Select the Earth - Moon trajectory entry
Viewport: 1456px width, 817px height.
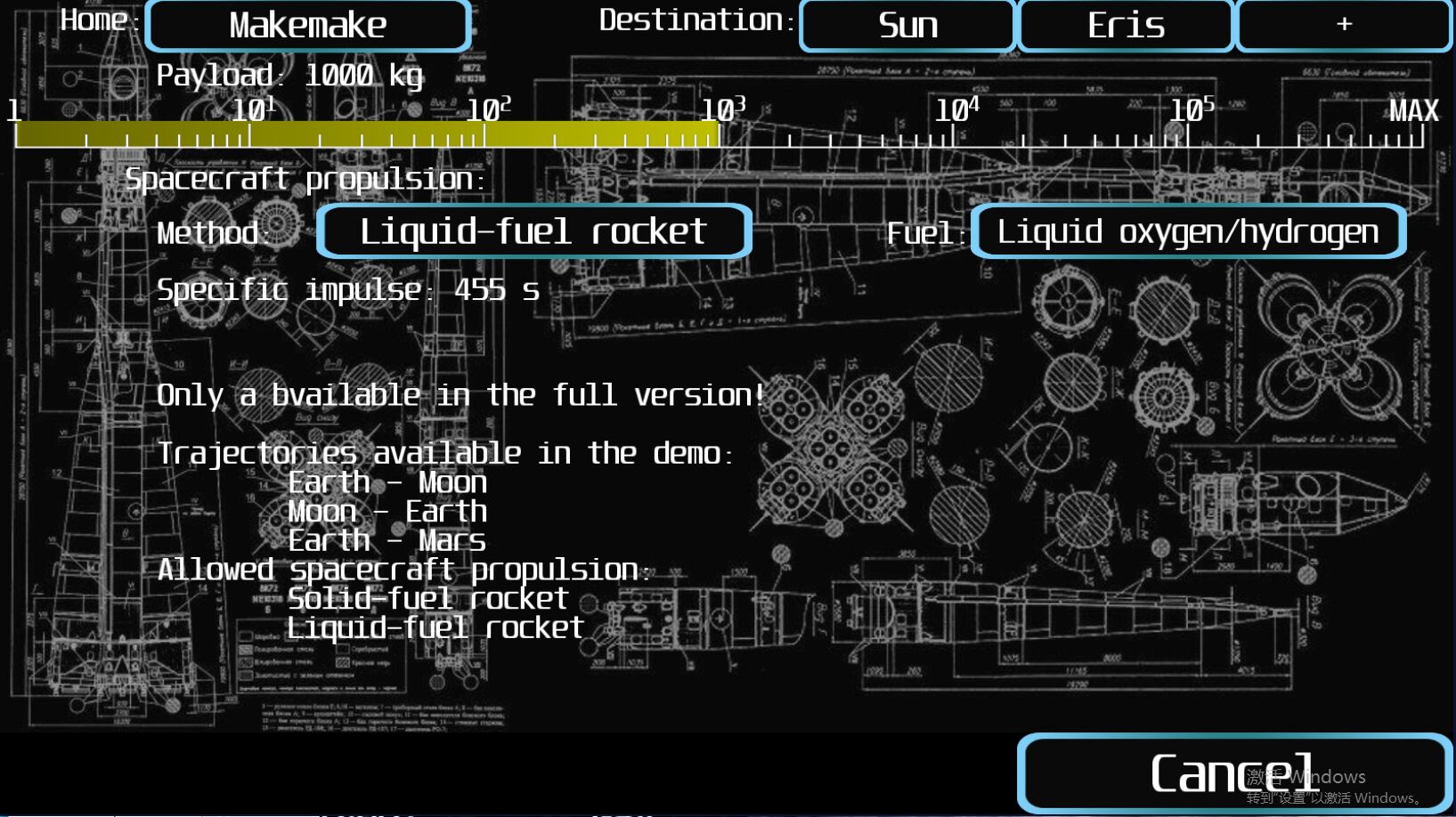click(x=387, y=481)
